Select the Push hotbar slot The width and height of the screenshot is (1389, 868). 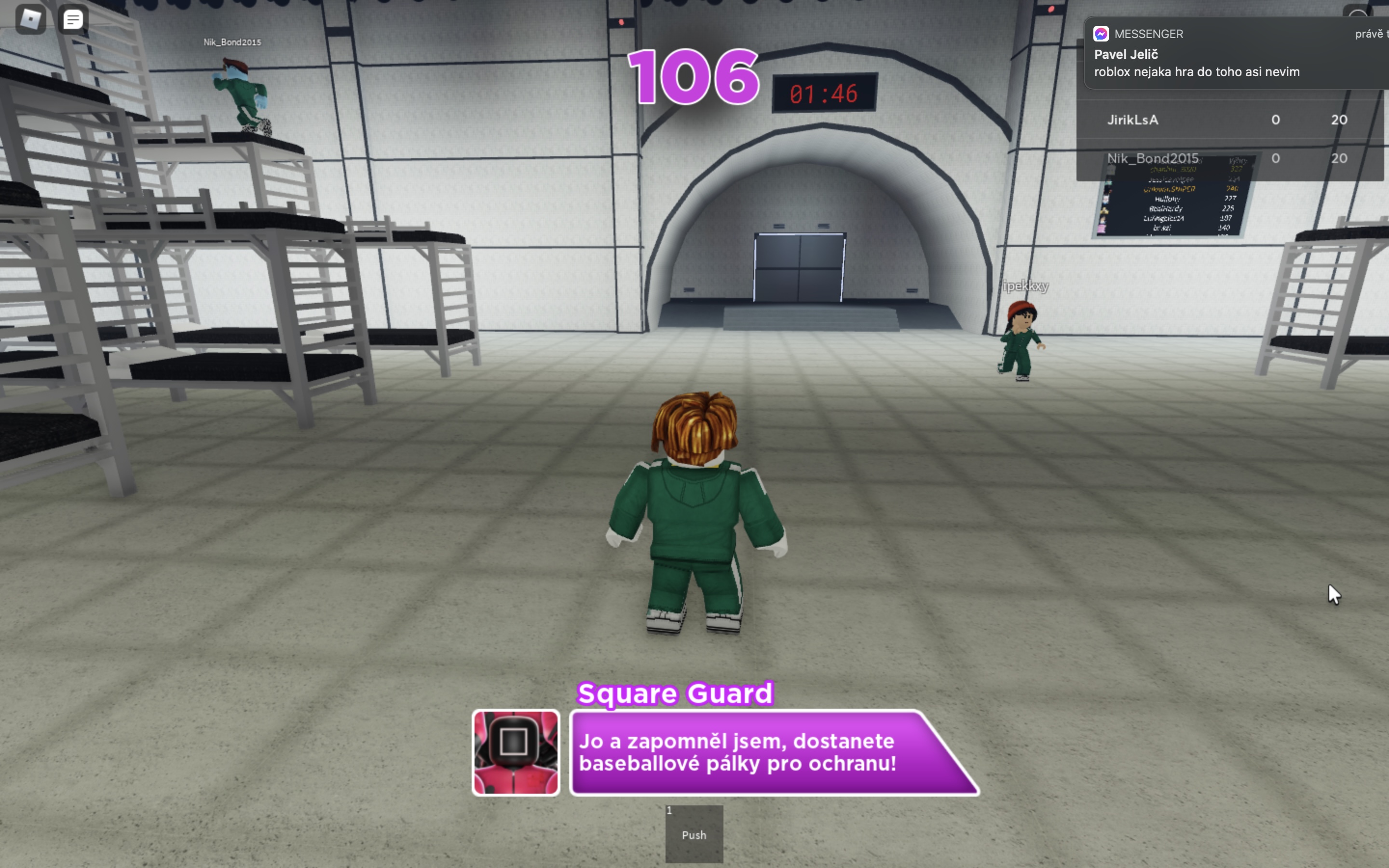click(x=694, y=833)
